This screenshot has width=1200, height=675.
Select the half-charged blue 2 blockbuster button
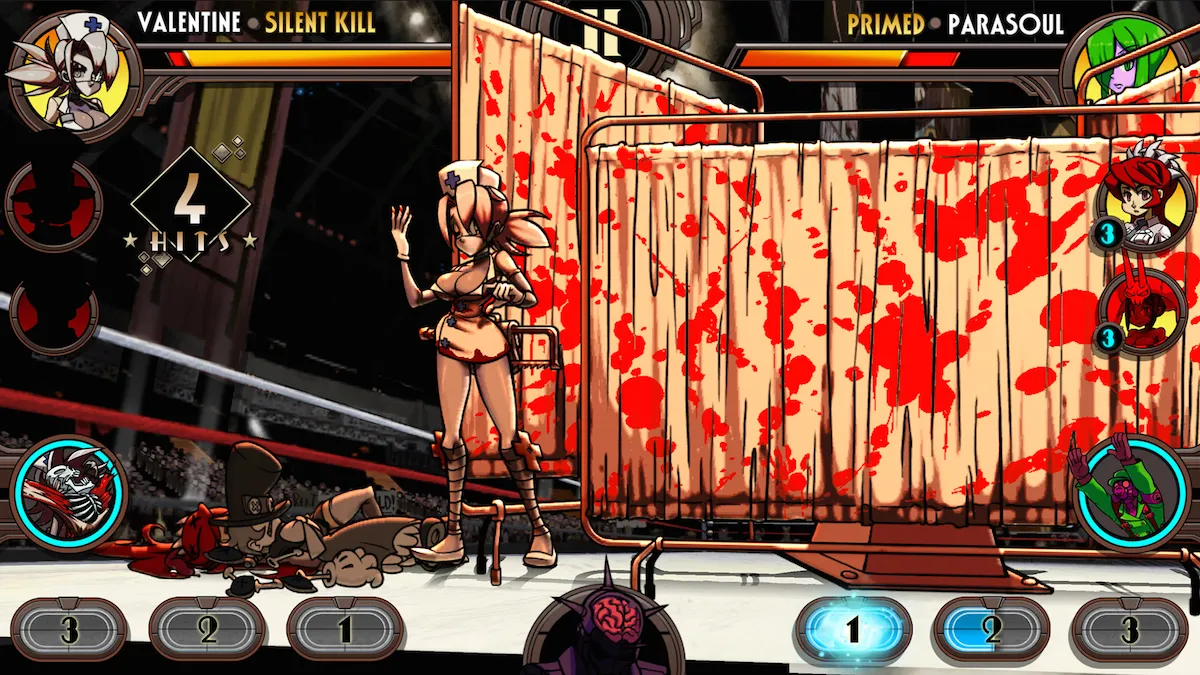[991, 631]
